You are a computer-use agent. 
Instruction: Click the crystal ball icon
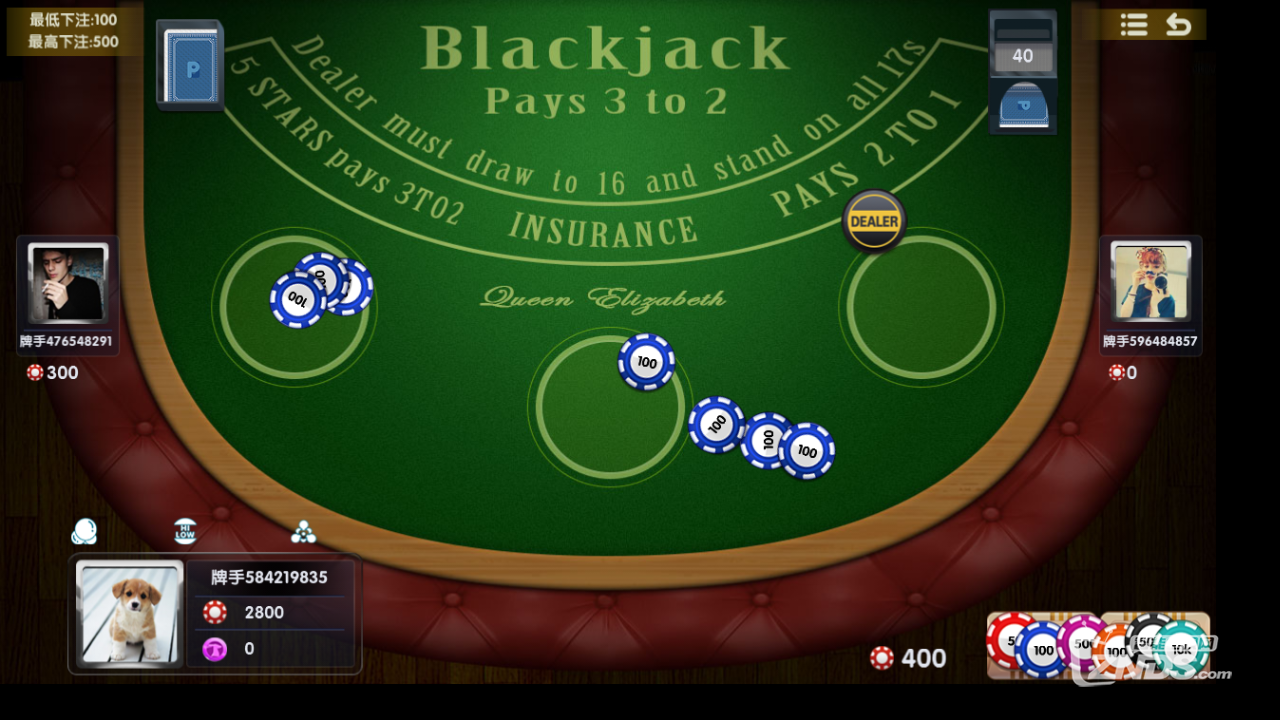pyautogui.click(x=85, y=531)
